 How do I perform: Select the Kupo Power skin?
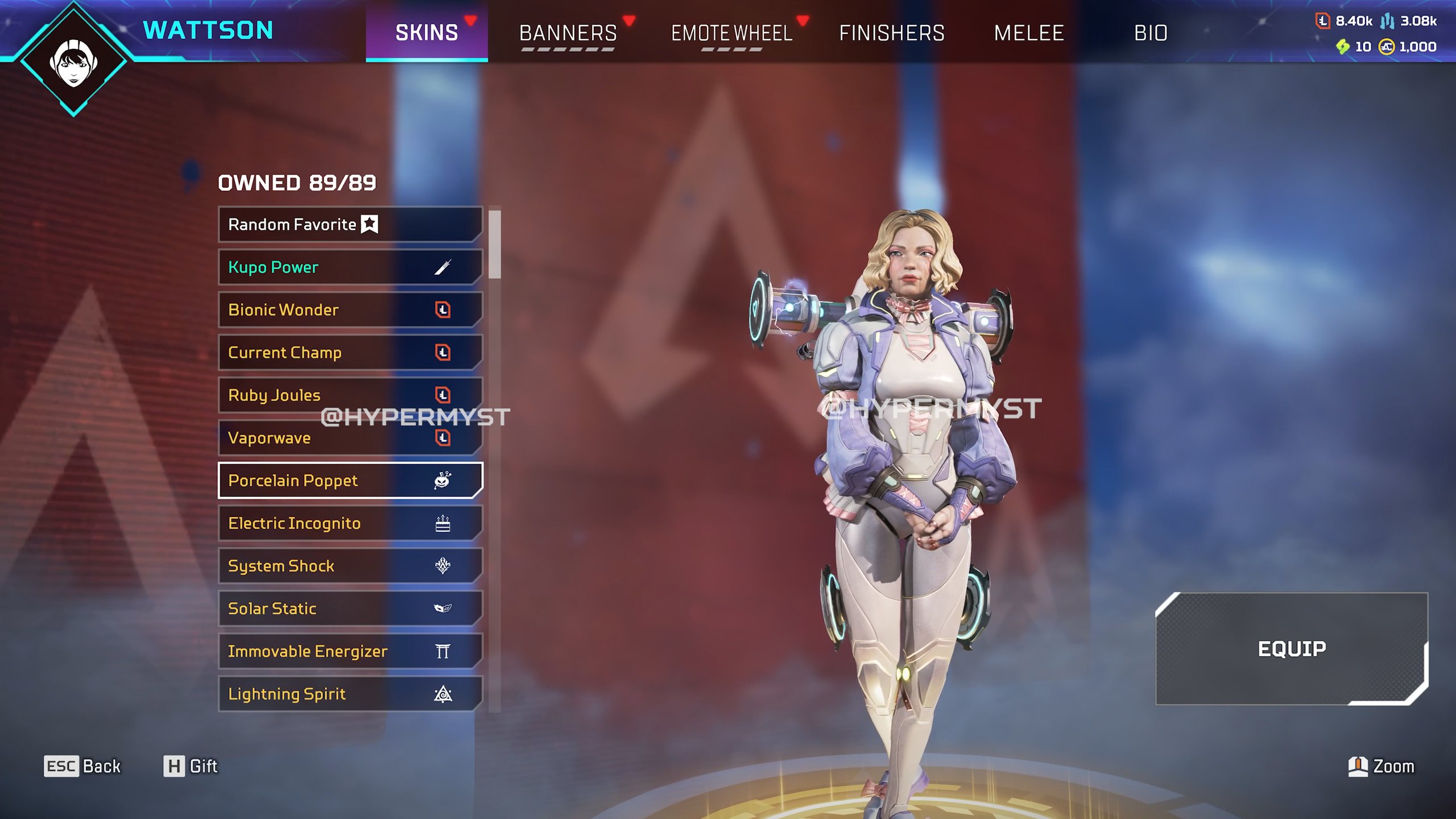click(350, 267)
